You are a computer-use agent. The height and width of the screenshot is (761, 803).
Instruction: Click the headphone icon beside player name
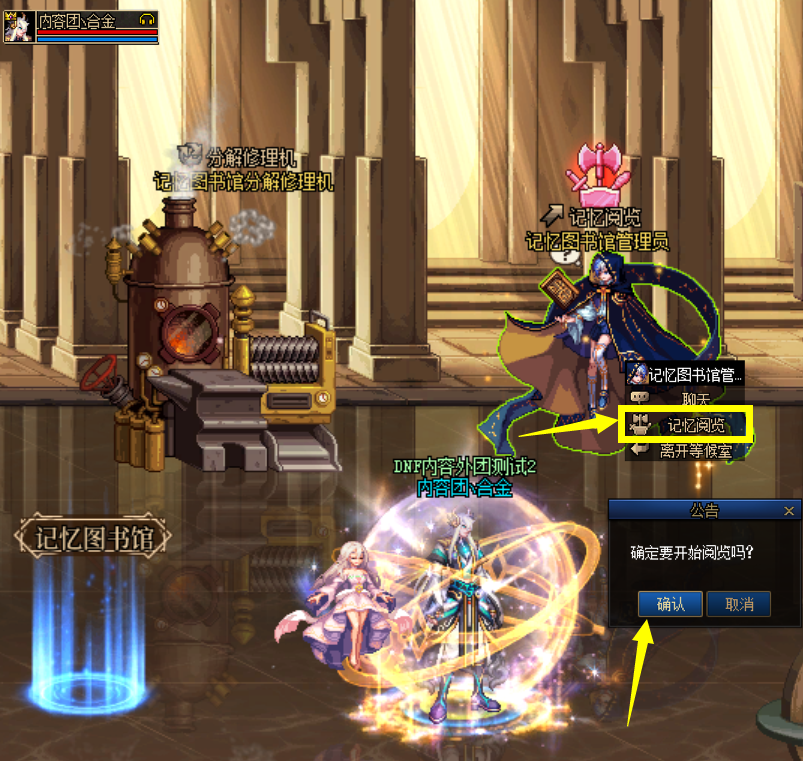point(147,19)
